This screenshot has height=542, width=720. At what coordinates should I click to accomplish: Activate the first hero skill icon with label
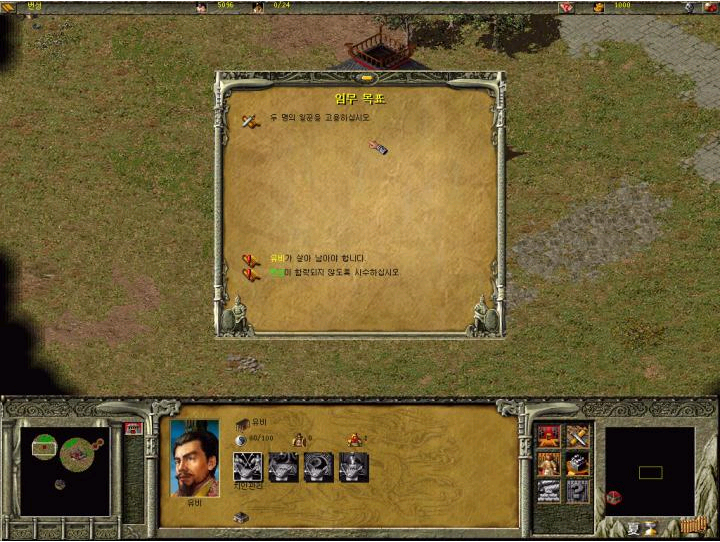pos(247,467)
